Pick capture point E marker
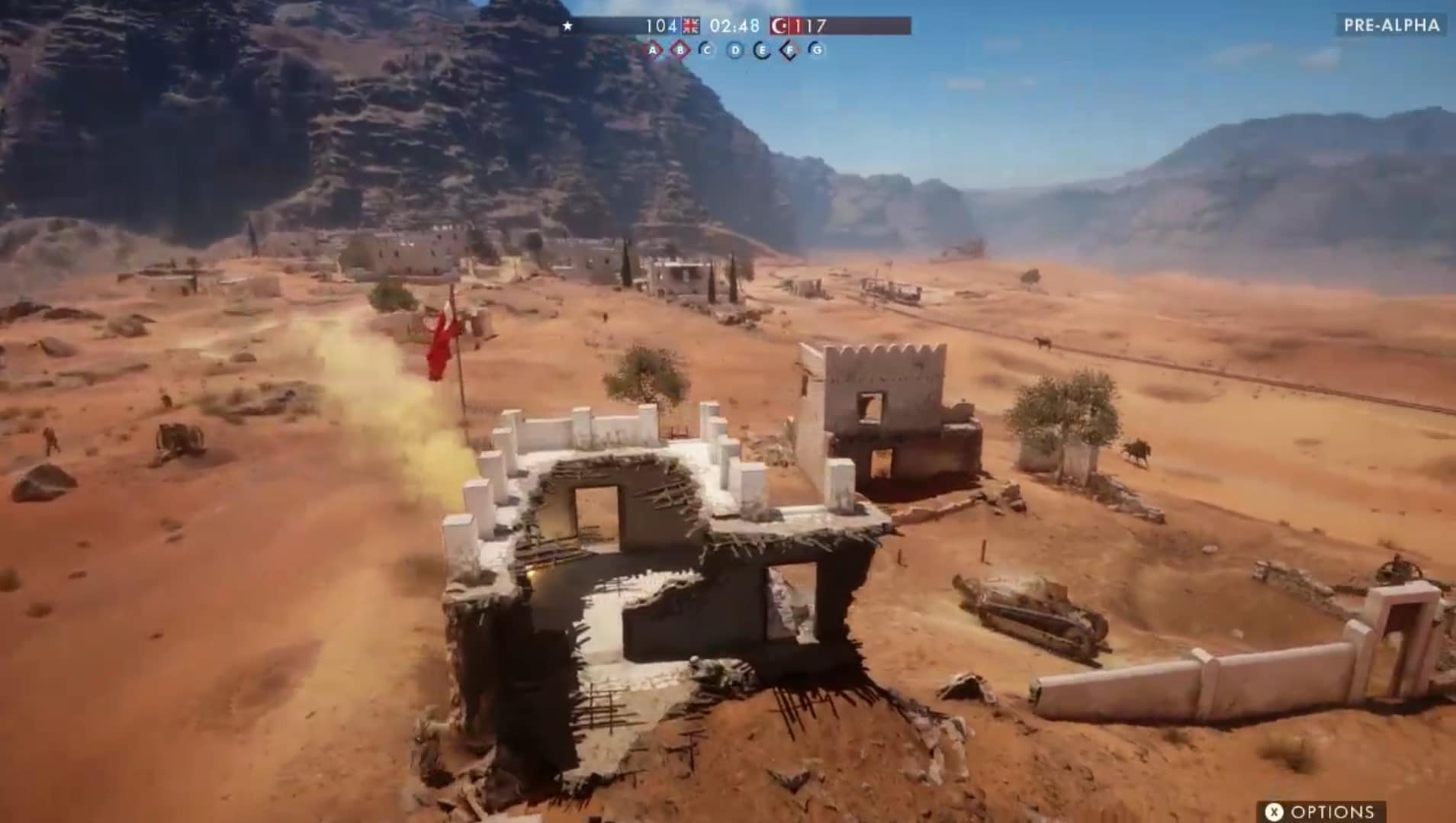 tap(761, 50)
